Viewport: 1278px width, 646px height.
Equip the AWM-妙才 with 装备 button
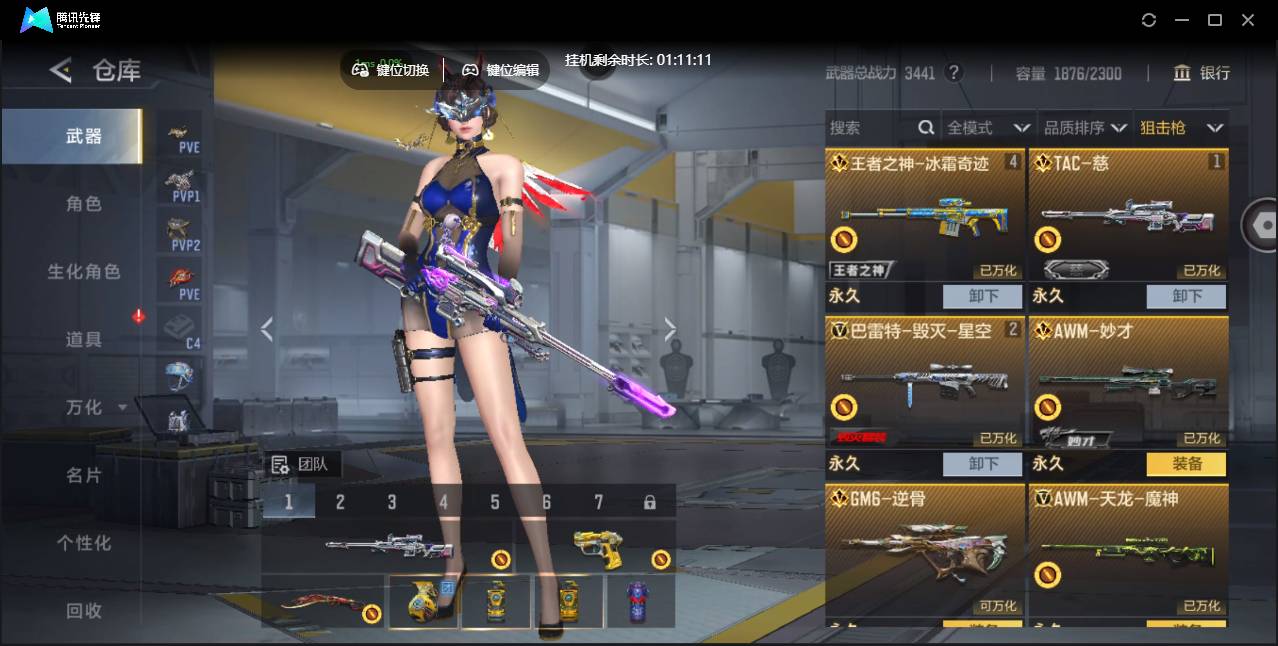[1186, 464]
